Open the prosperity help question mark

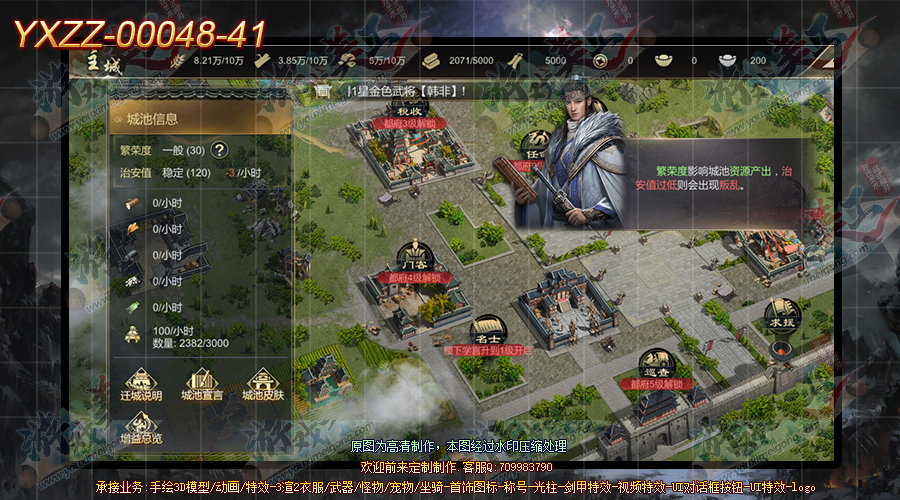pyautogui.click(x=219, y=151)
